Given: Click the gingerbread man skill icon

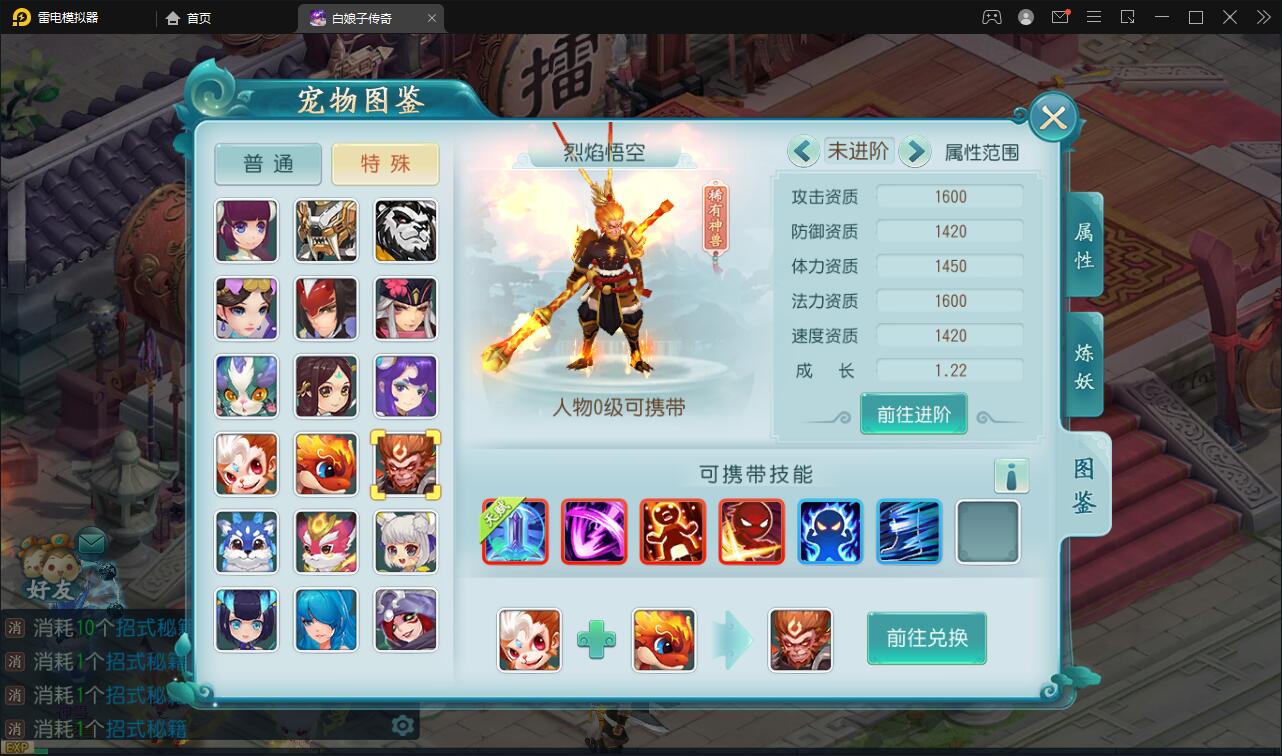Looking at the screenshot, I should (x=673, y=532).
